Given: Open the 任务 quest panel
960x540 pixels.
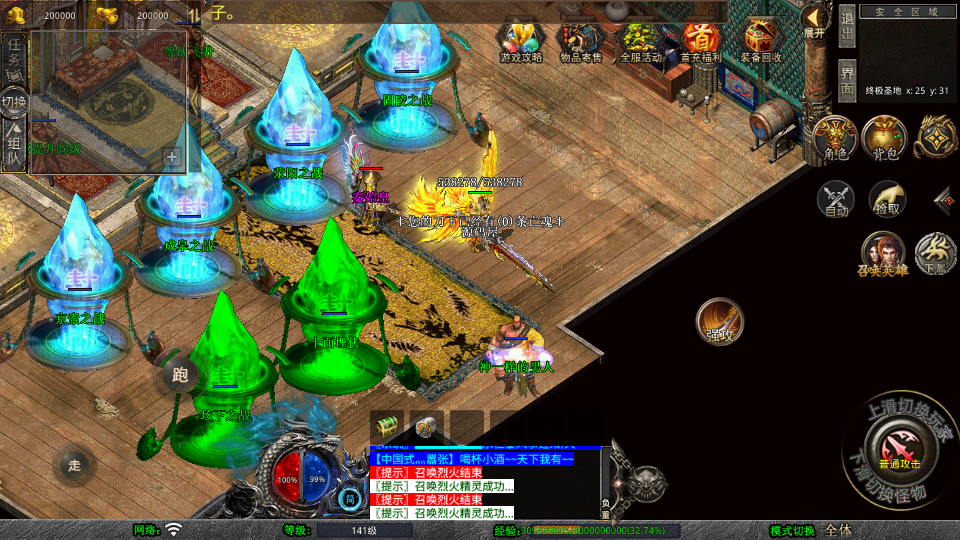Looking at the screenshot, I should 14,57.
